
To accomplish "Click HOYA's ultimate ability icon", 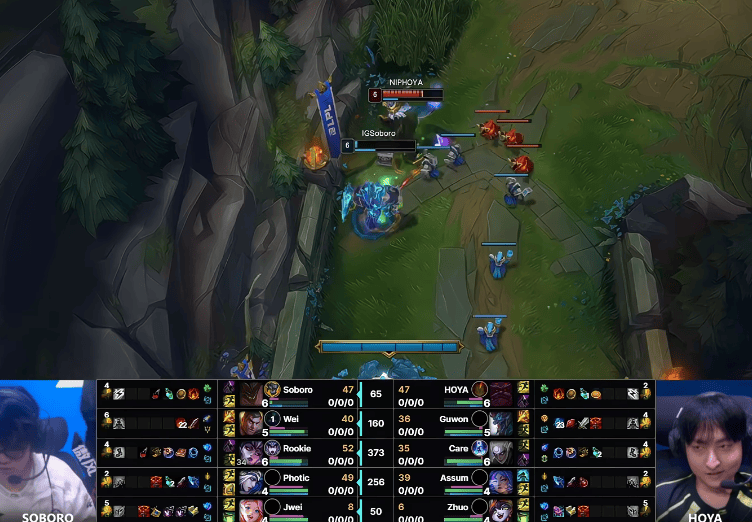I will [x=479, y=390].
